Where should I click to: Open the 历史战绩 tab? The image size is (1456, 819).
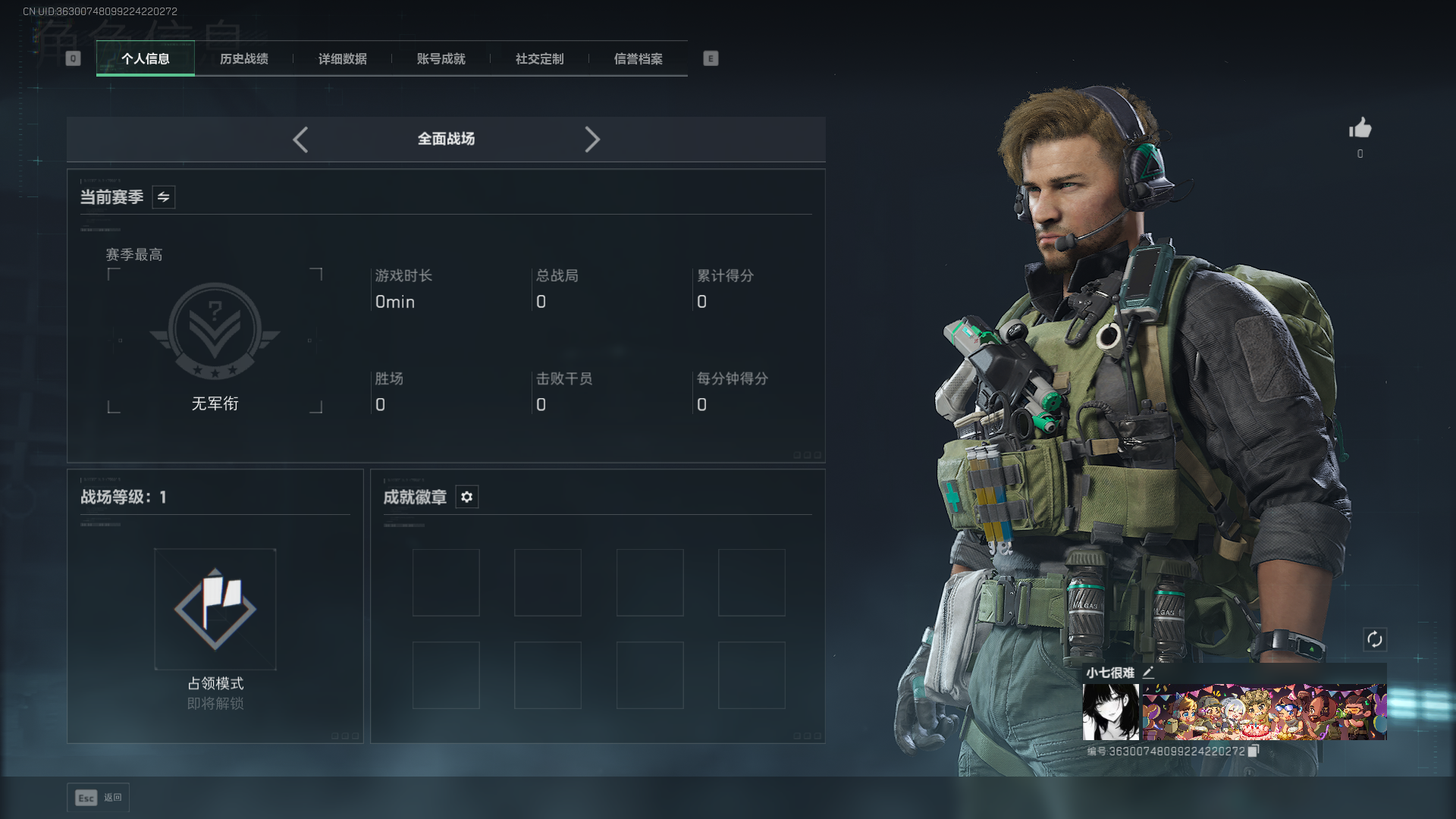tap(243, 58)
